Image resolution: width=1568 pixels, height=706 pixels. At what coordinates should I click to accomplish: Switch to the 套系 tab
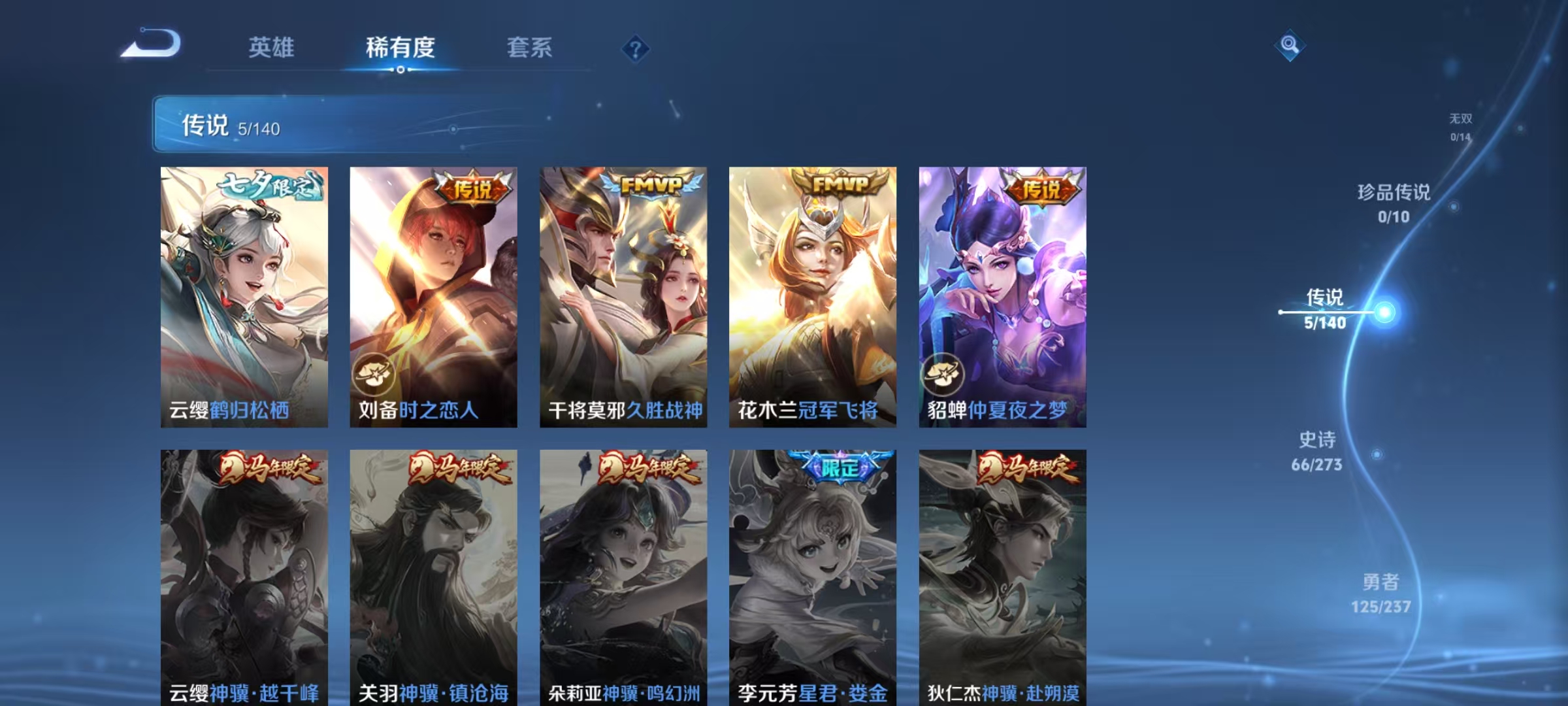[531, 47]
